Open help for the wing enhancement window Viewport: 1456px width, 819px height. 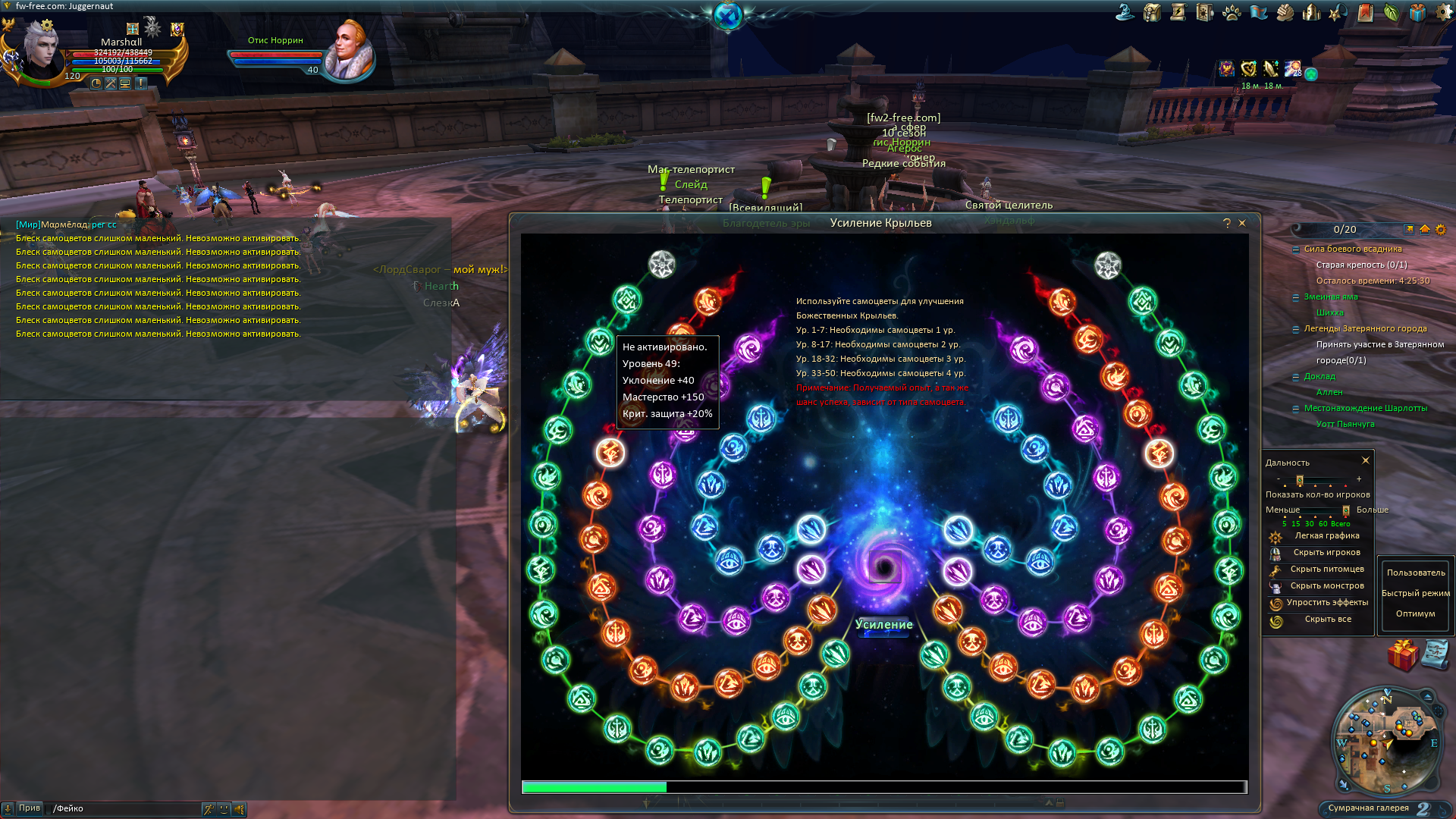1226,223
